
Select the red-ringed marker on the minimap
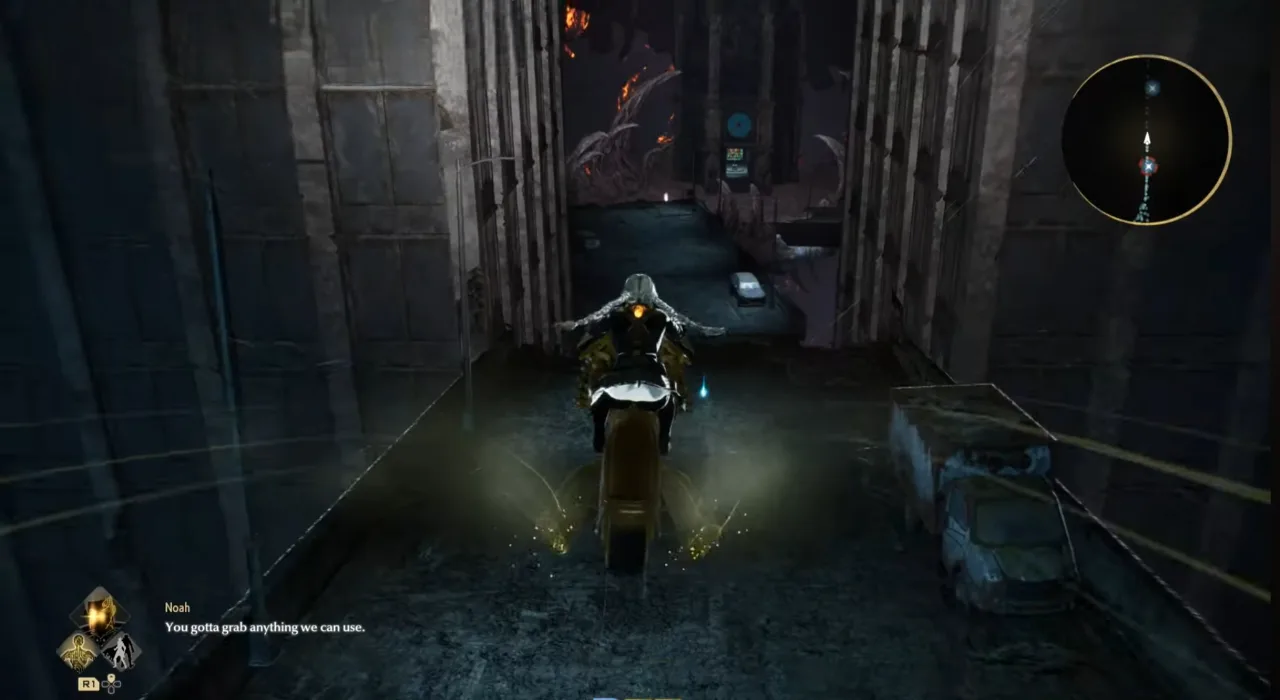click(x=1148, y=166)
